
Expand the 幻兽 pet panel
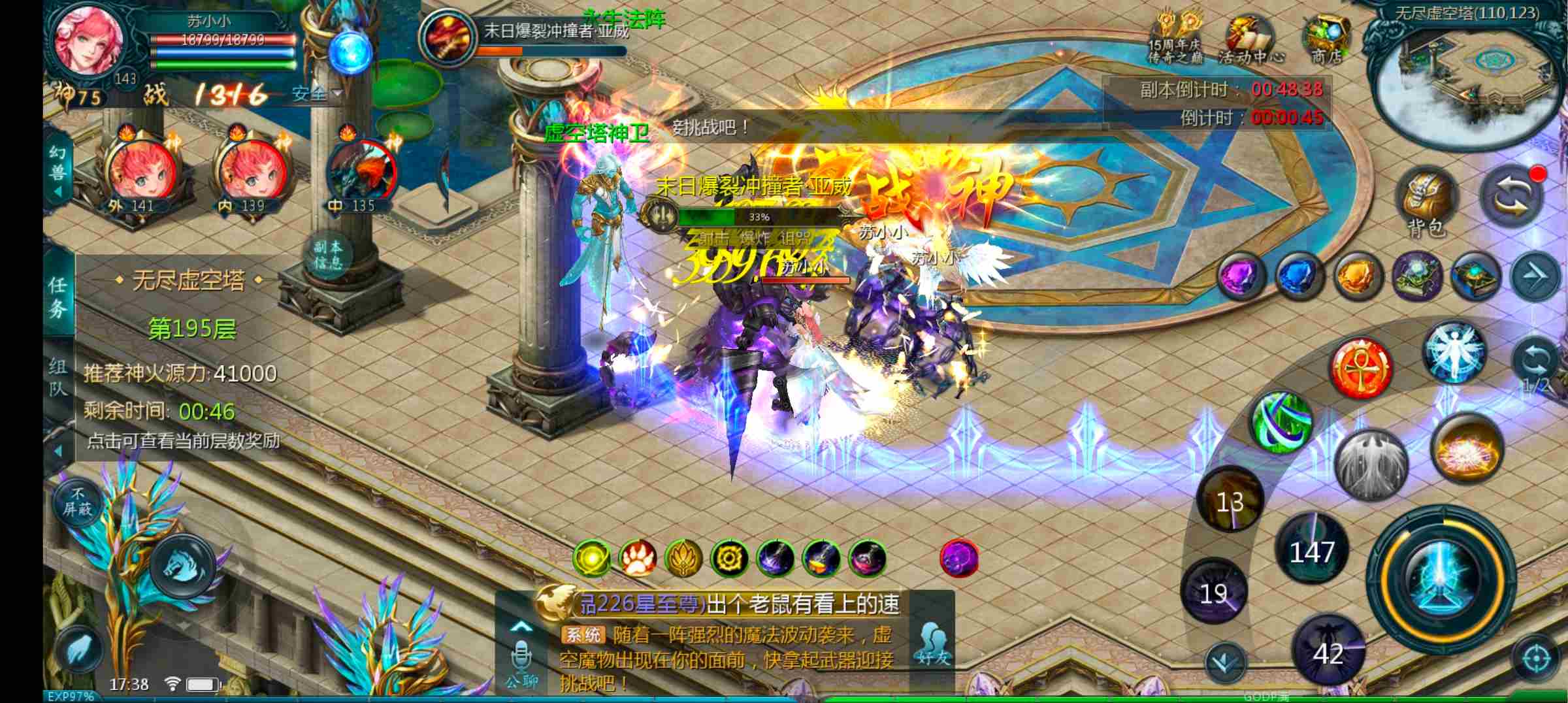pyautogui.click(x=58, y=171)
